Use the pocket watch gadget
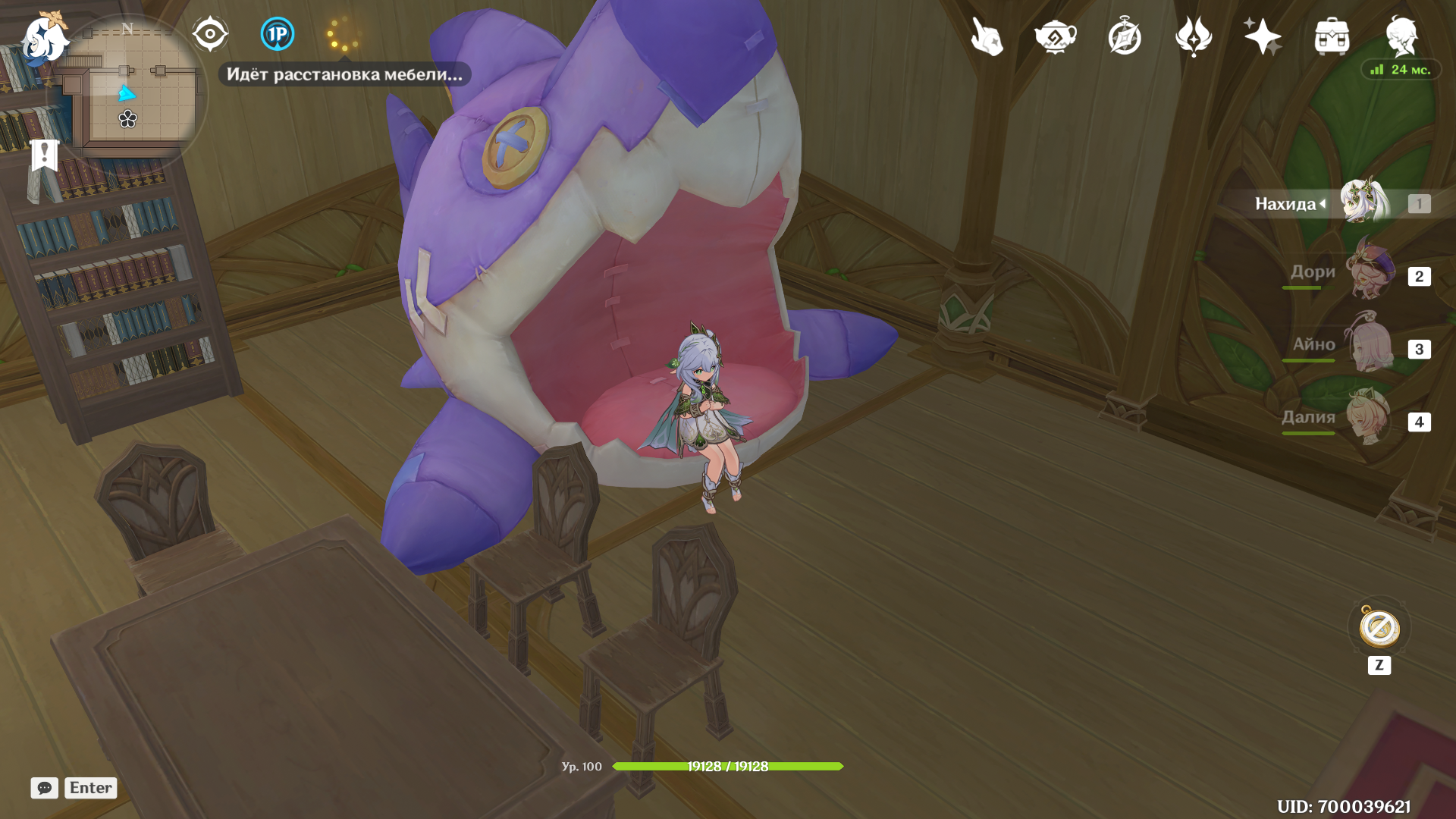1456x819 pixels. [1379, 629]
